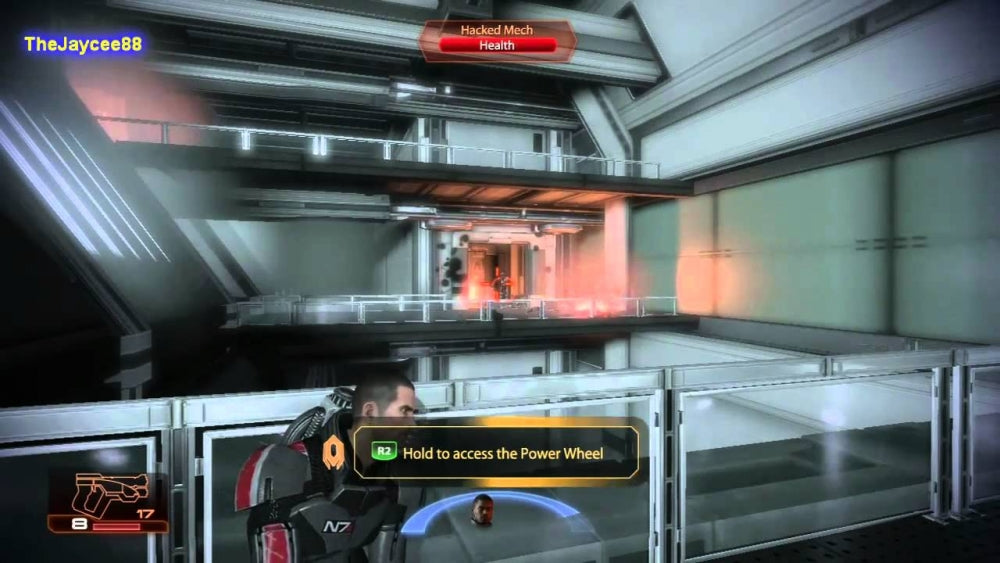Click Shepard's squad portrait icon

483,507
